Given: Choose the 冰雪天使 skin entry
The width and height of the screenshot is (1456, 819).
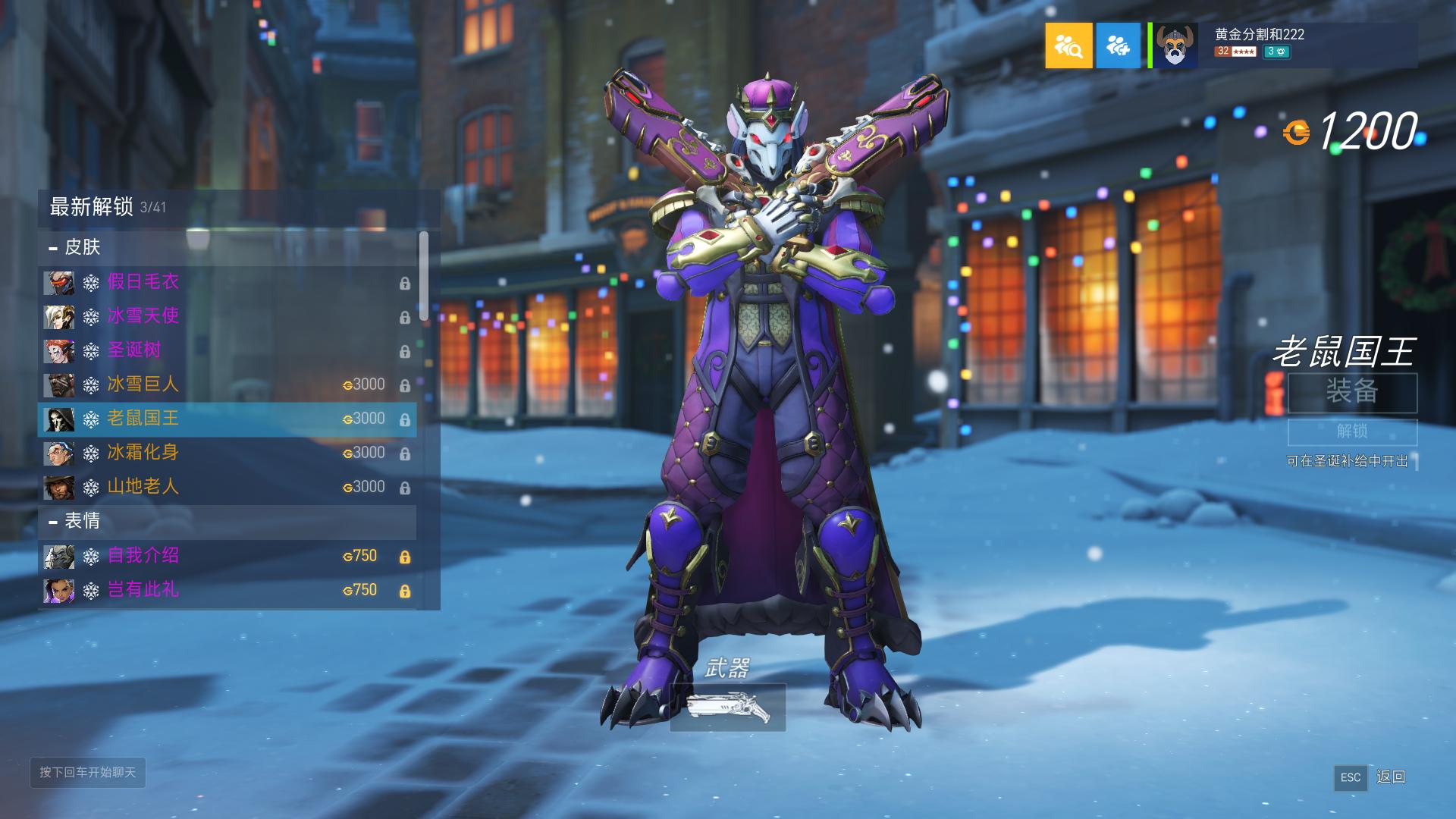Looking at the screenshot, I should [x=226, y=316].
